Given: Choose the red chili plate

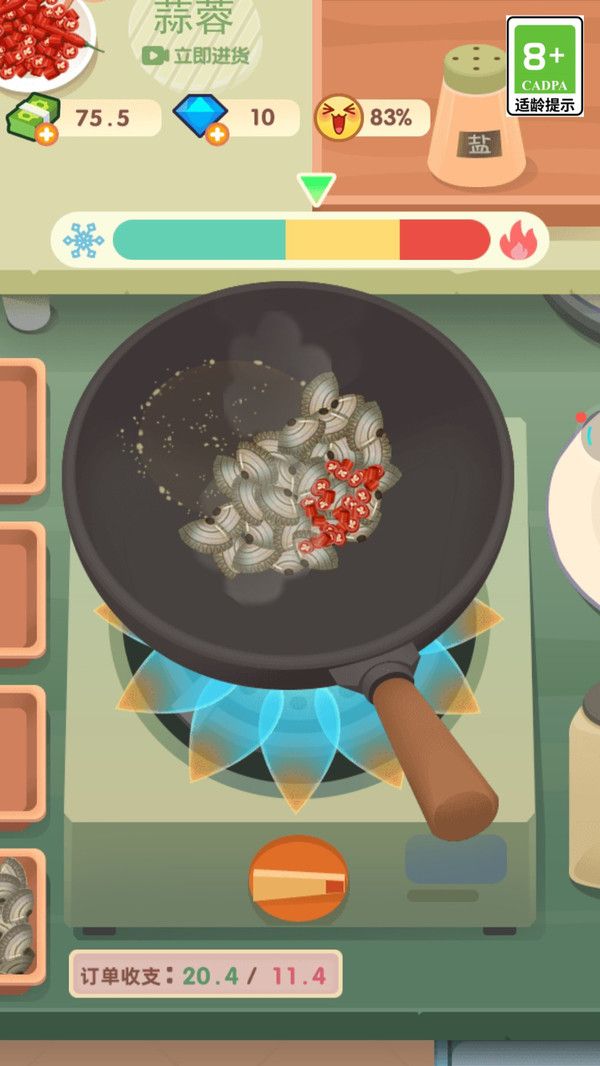Looking at the screenshot, I should pyautogui.click(x=45, y=30).
